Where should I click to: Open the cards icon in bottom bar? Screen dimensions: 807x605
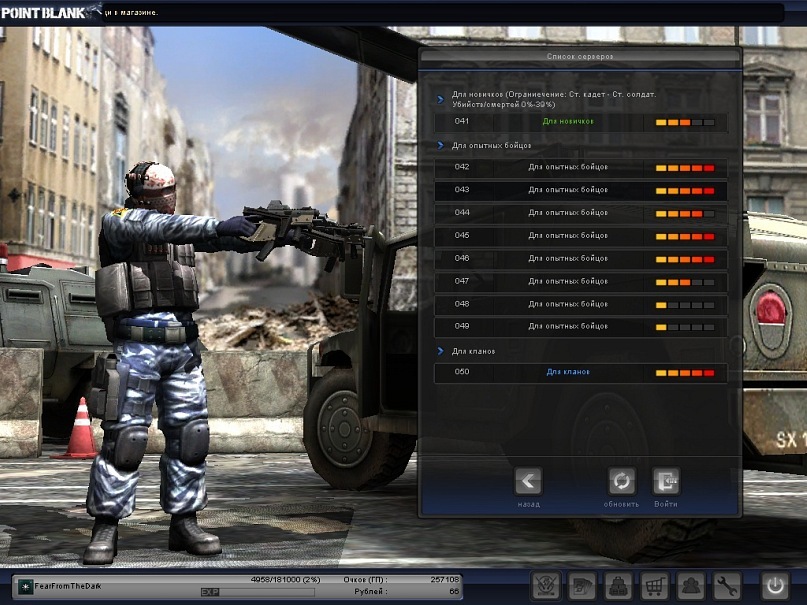(x=581, y=586)
